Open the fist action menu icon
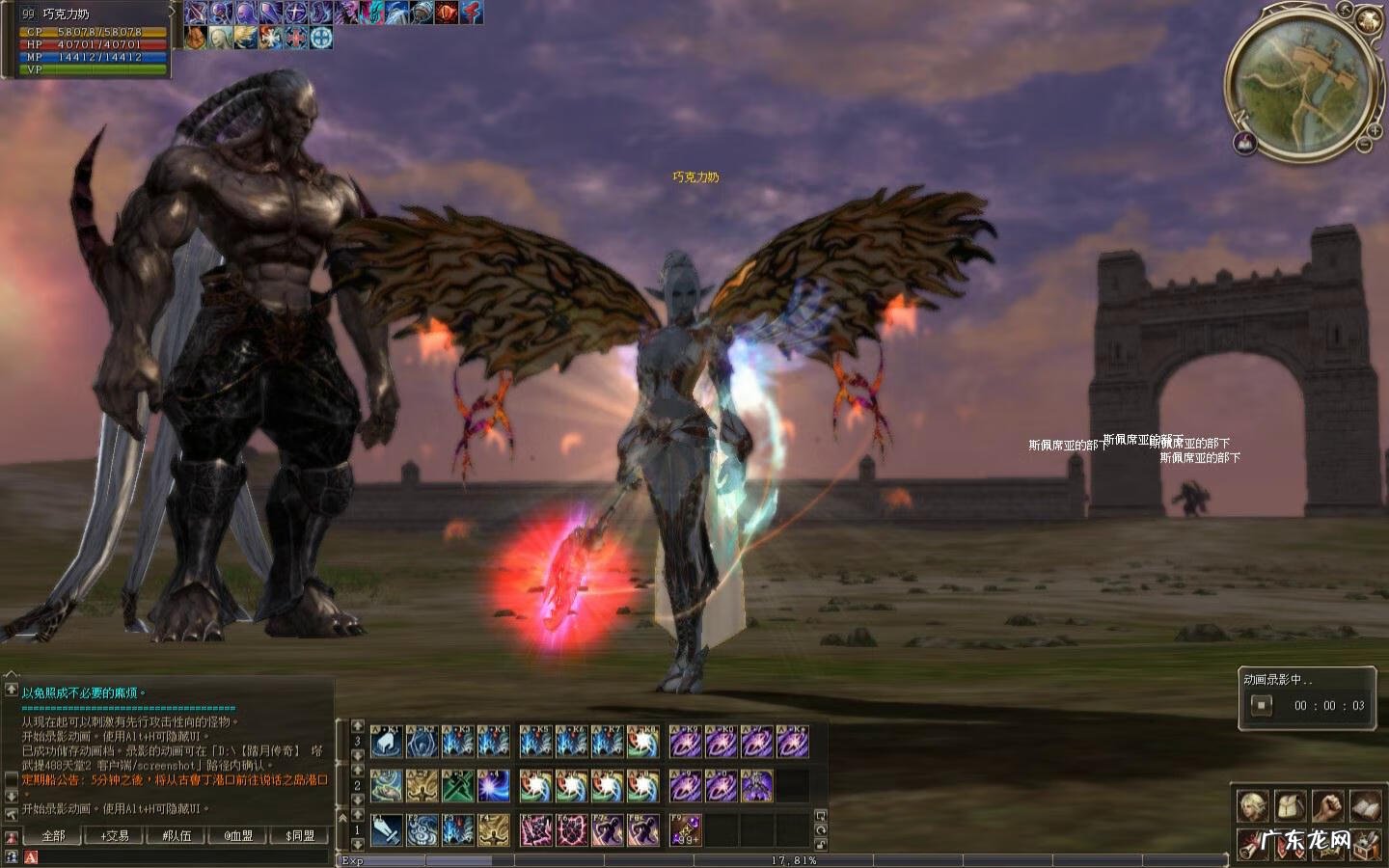This screenshot has width=1389, height=868. point(1328,805)
